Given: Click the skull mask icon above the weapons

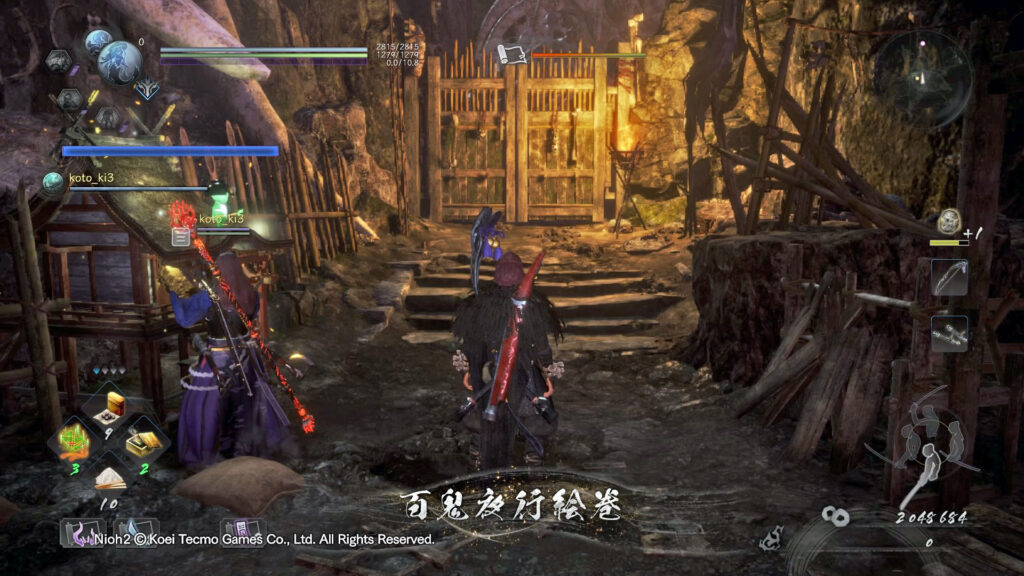Looking at the screenshot, I should tap(949, 221).
